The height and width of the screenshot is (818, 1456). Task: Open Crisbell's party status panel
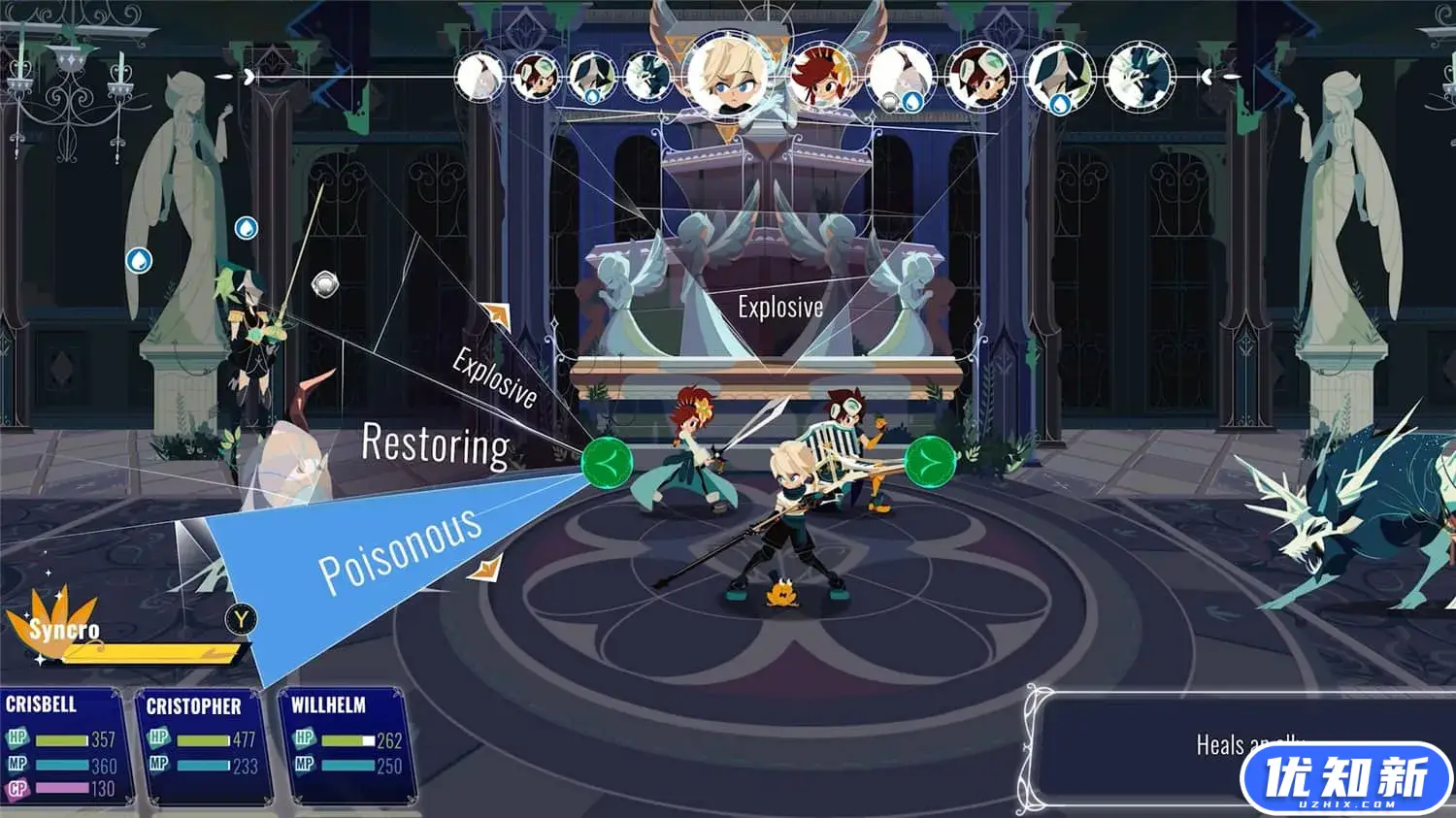pyautogui.click(x=62, y=745)
